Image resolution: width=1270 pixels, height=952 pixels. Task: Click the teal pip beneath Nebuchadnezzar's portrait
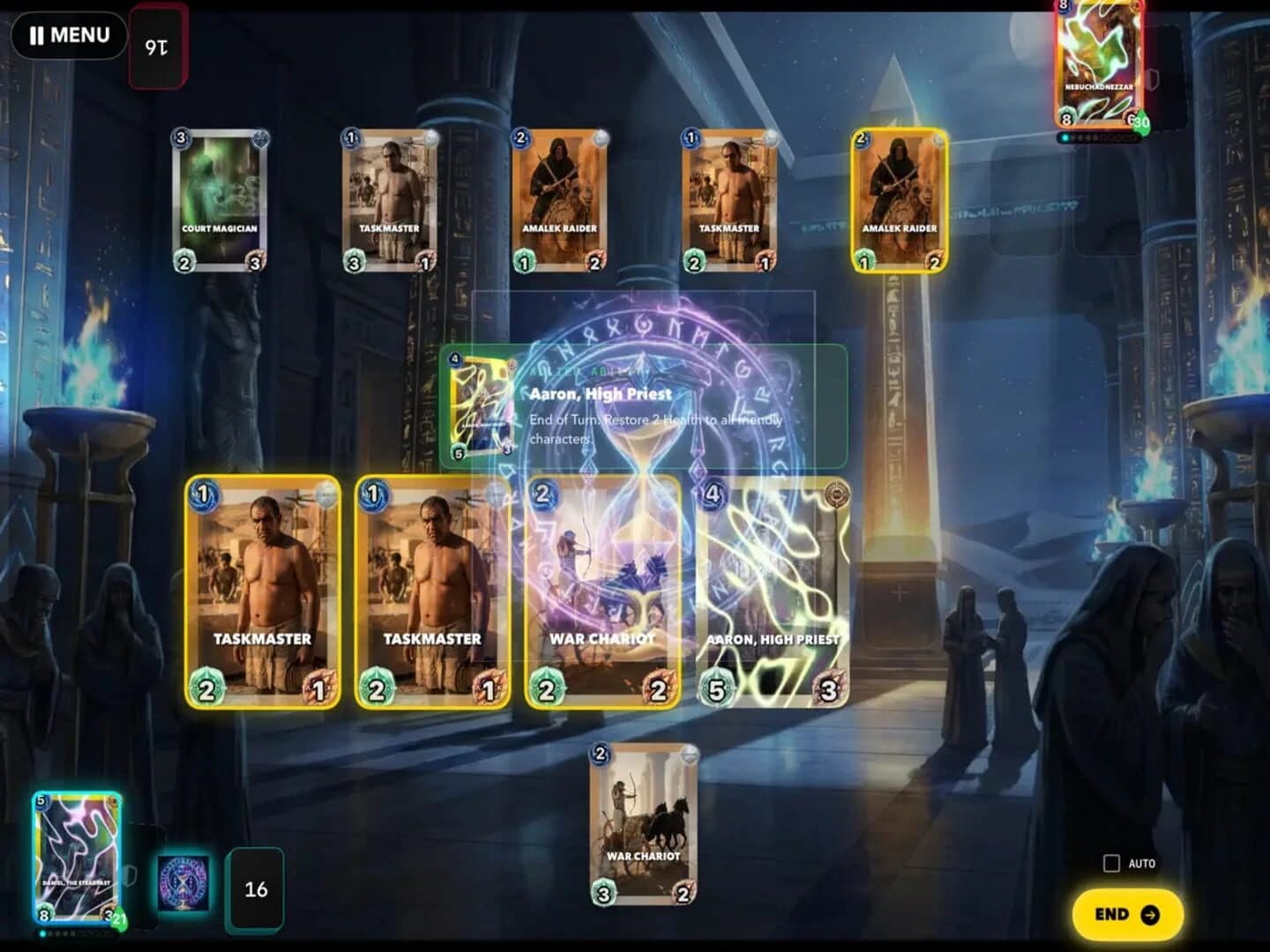1066,138
